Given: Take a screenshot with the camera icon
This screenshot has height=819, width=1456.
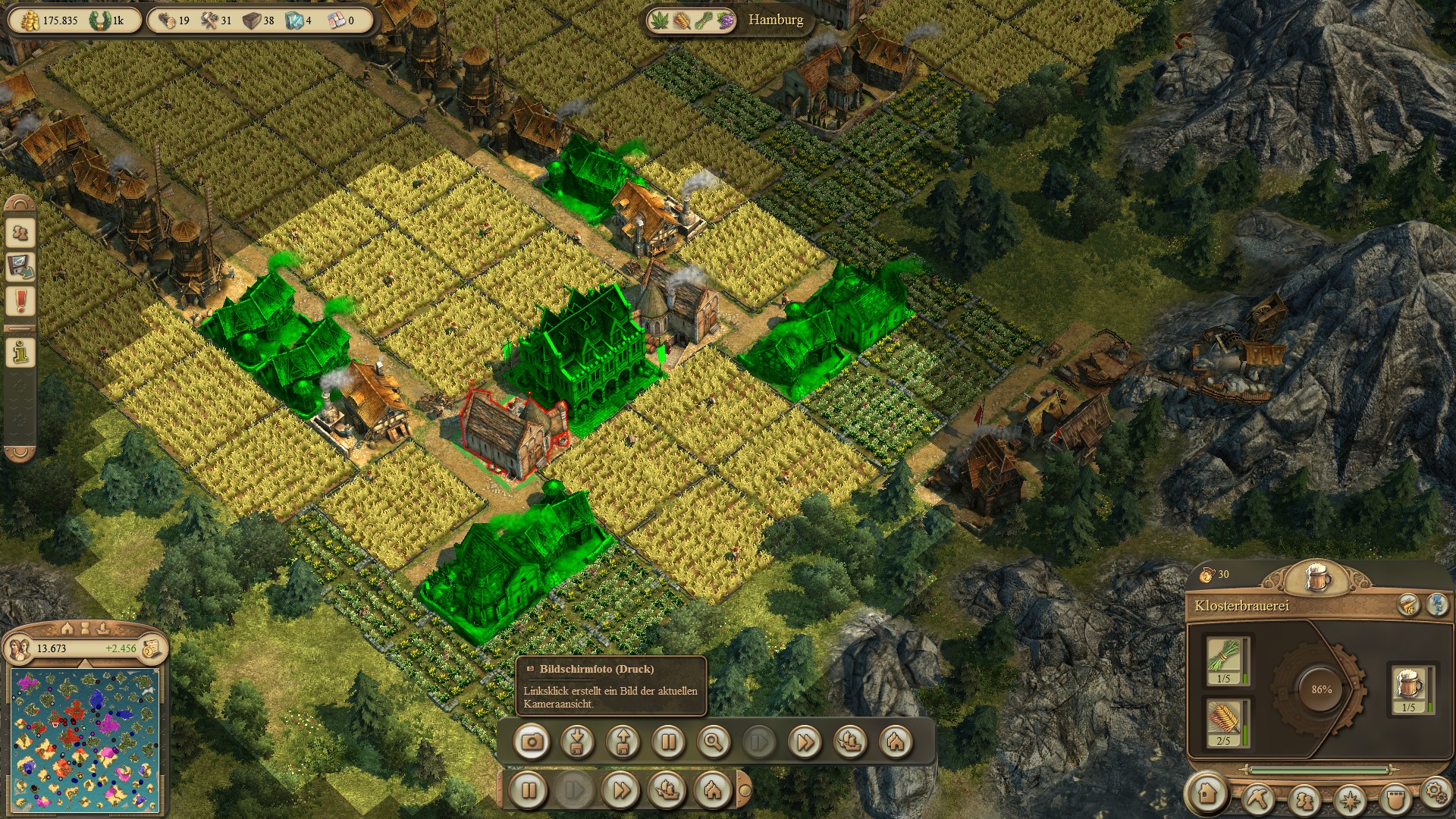Looking at the screenshot, I should [x=532, y=743].
